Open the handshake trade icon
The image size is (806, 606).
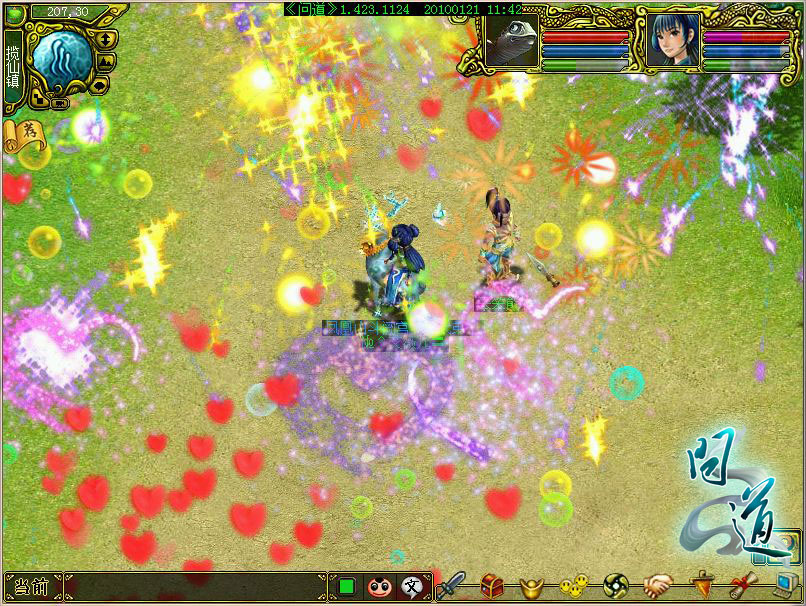tap(658, 585)
